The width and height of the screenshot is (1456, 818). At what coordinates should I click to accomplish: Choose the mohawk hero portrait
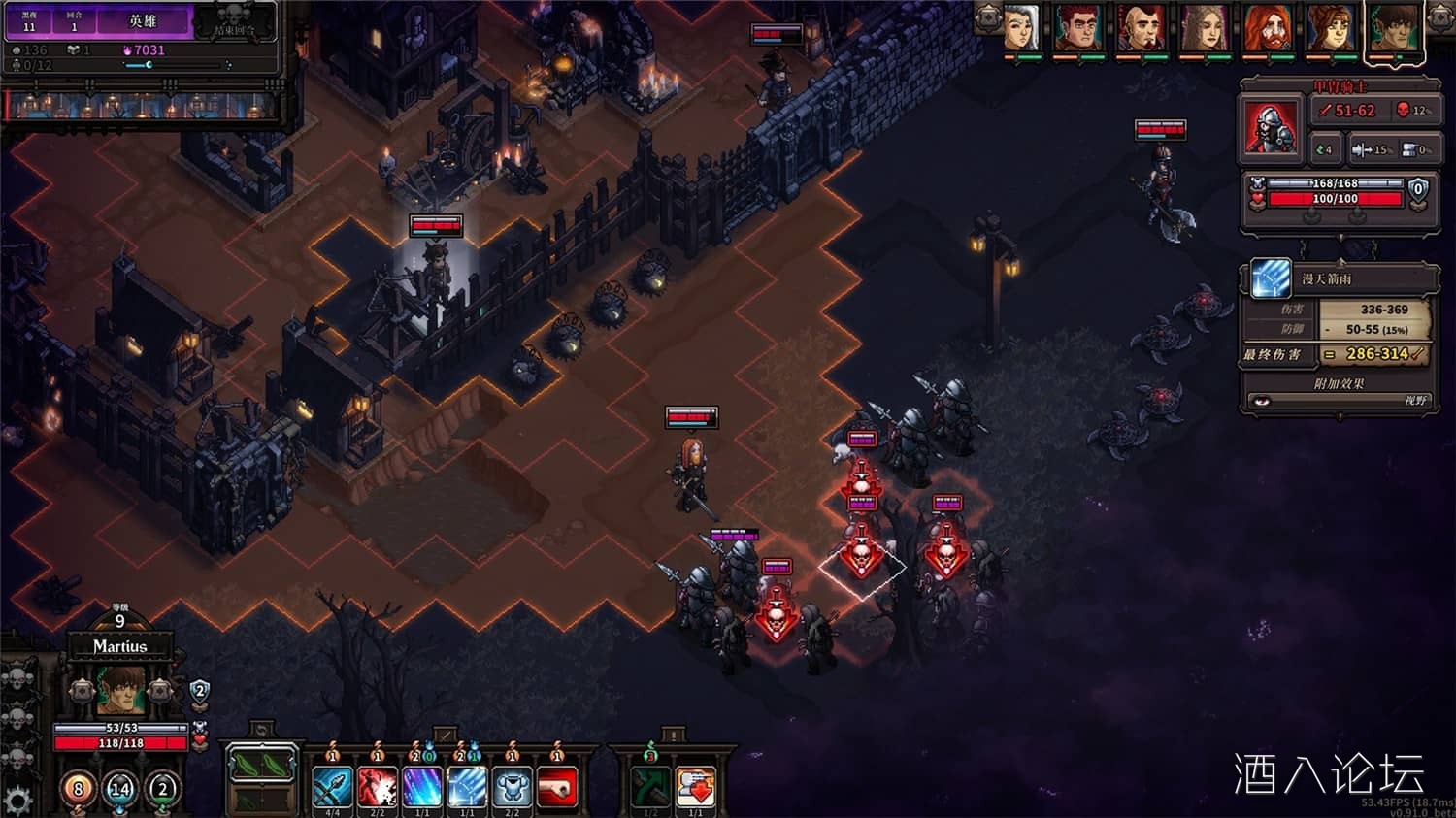[1141, 27]
